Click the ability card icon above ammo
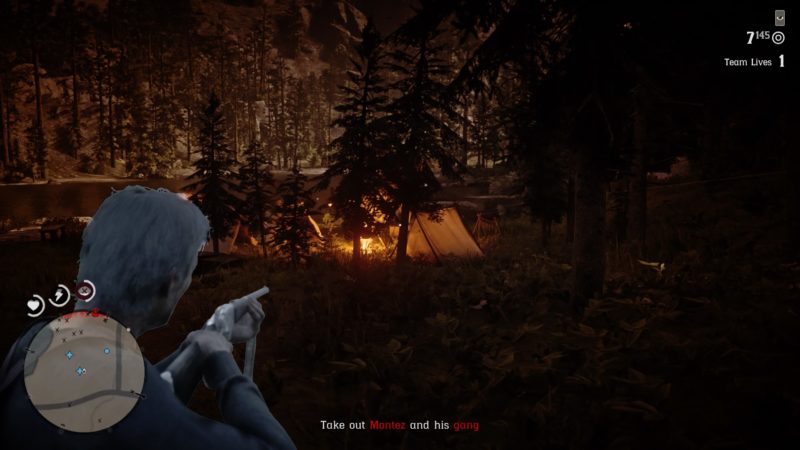800x450 pixels. (780, 17)
